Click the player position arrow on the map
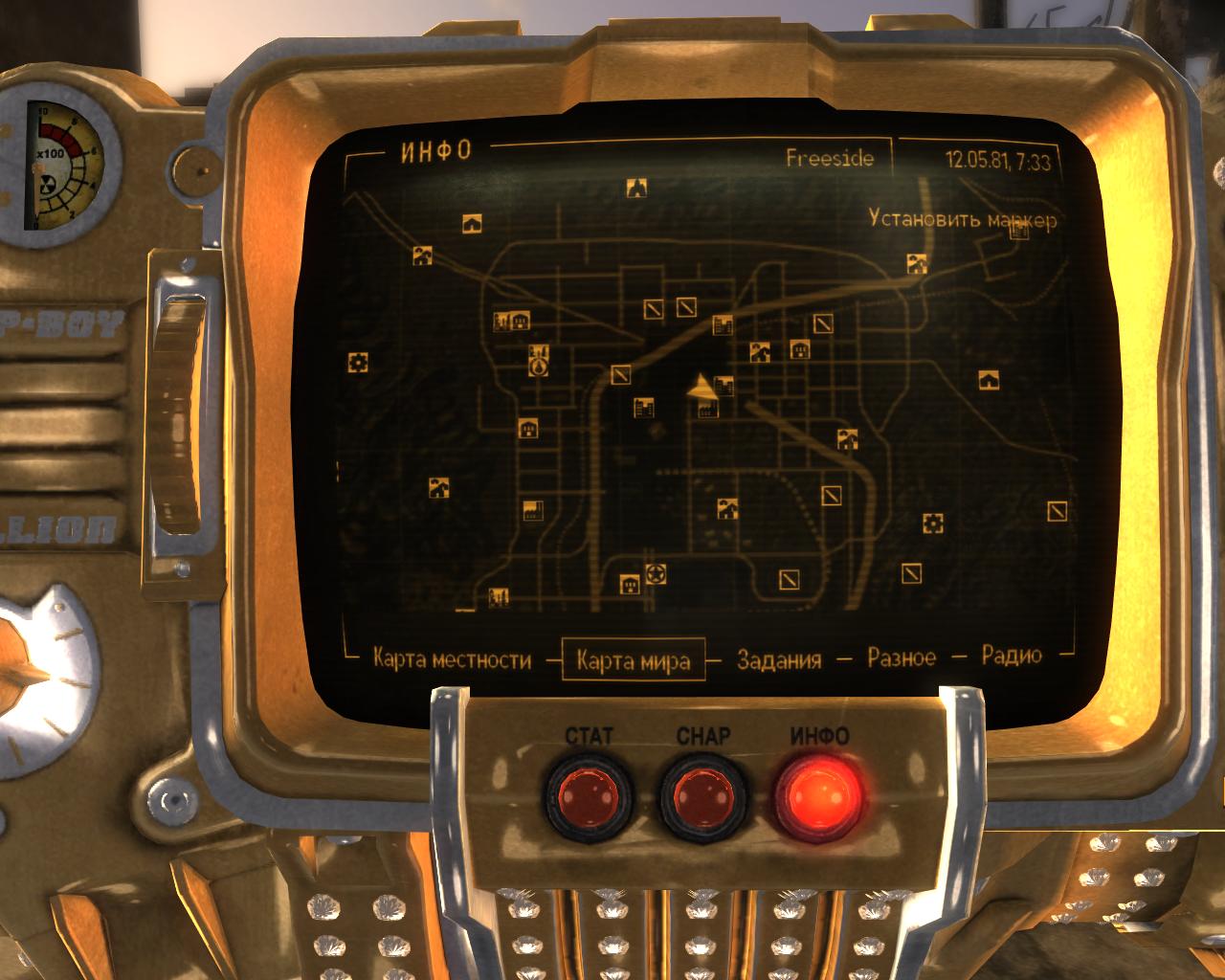 click(703, 387)
